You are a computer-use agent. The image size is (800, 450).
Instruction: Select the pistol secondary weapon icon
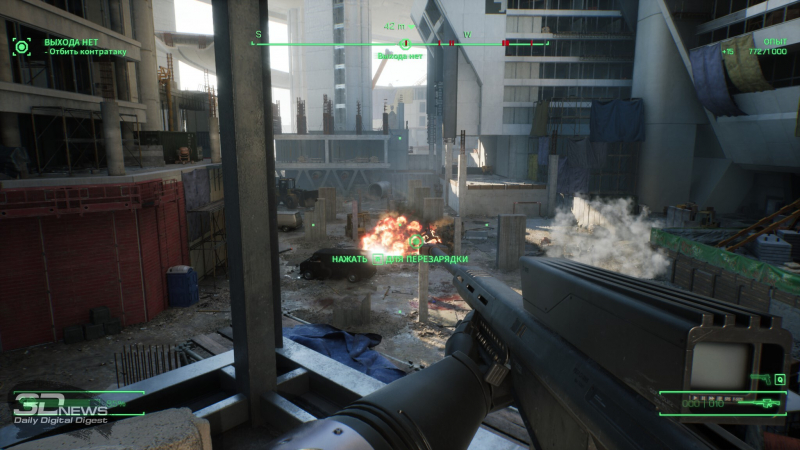757,379
